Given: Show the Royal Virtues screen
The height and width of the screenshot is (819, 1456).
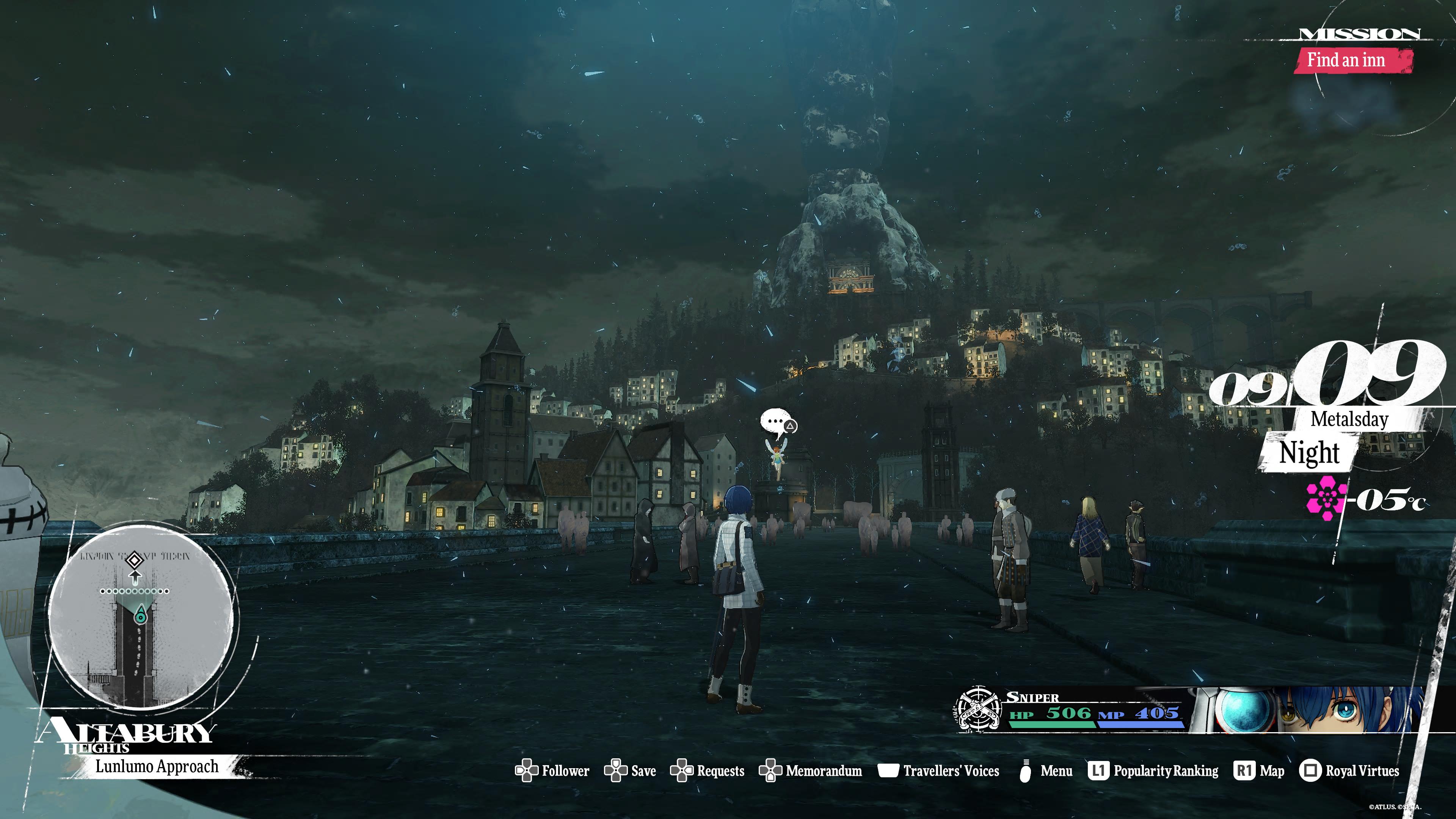Looking at the screenshot, I should (x=1349, y=770).
